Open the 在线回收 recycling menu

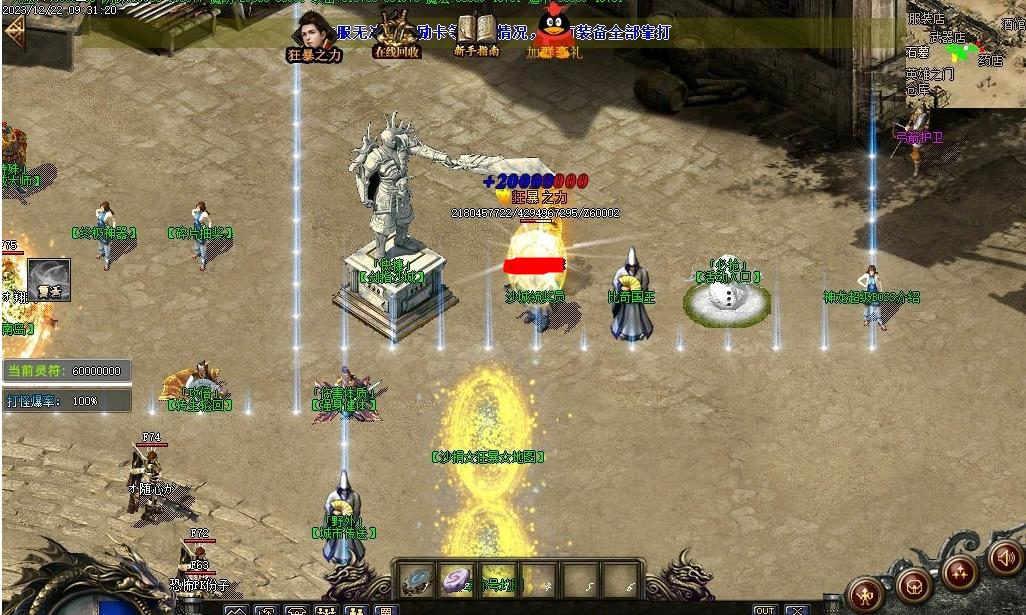(396, 34)
